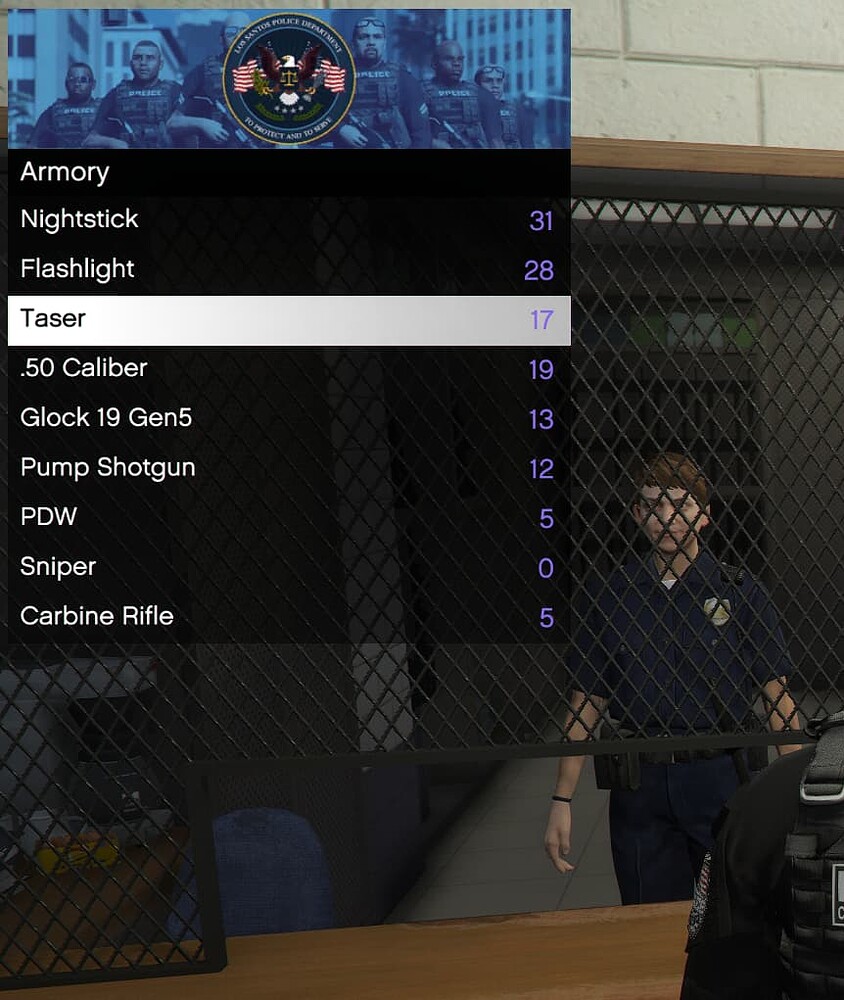
Task: Choose the Sniper armory entry
Action: (289, 568)
